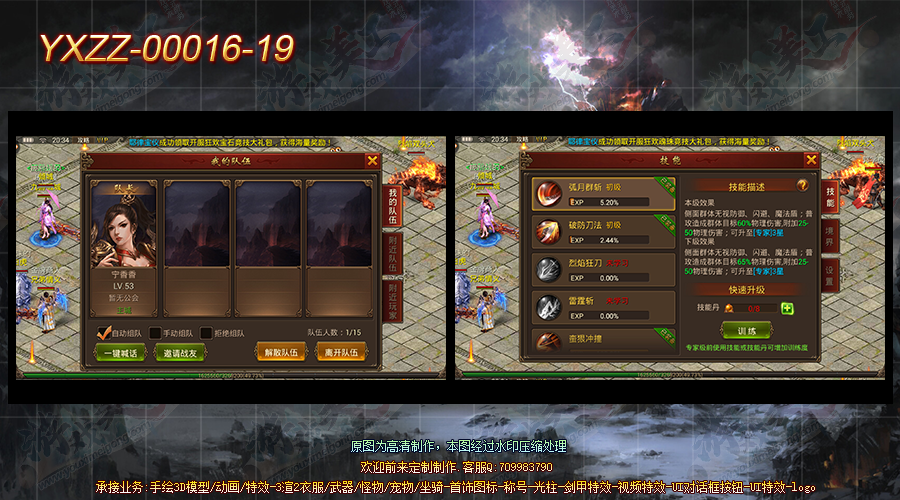Screen dimensions: 900x500
Task: Select the 弧月群斩 skill row
Action: (x=602, y=194)
